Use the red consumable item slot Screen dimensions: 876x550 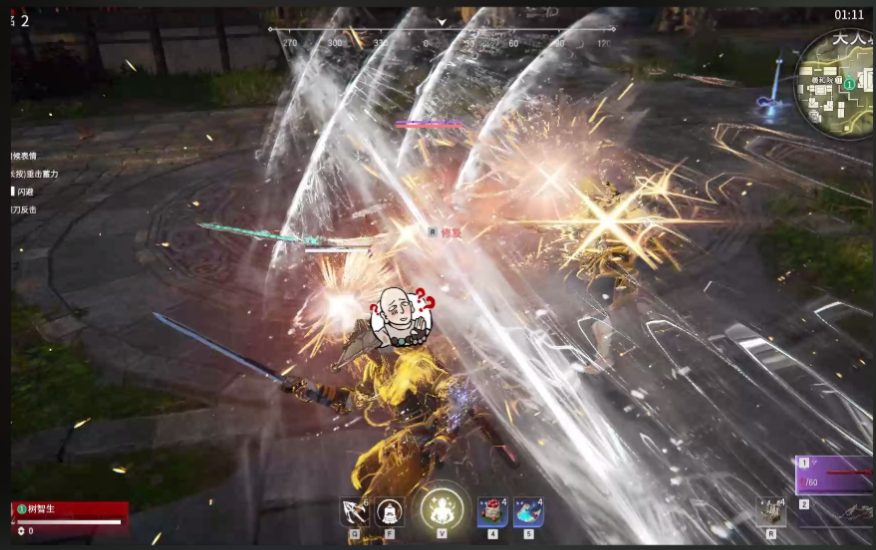[x=492, y=512]
